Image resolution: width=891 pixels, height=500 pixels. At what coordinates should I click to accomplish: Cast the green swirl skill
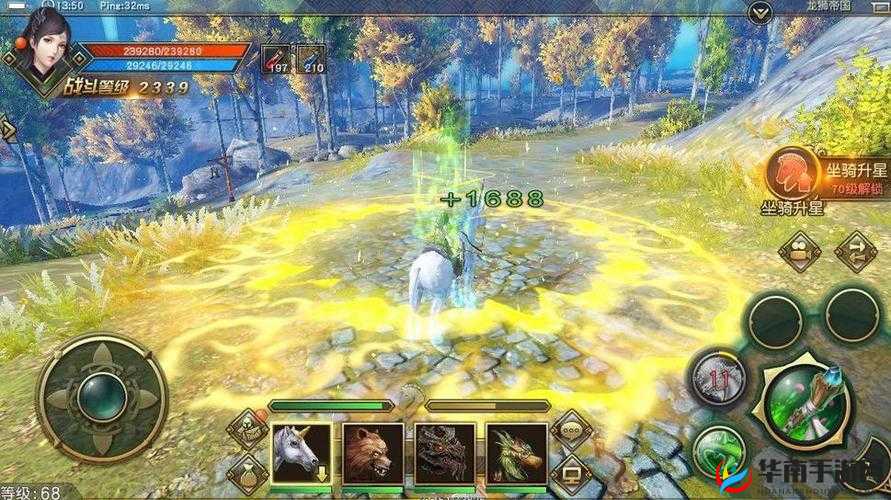[720, 454]
